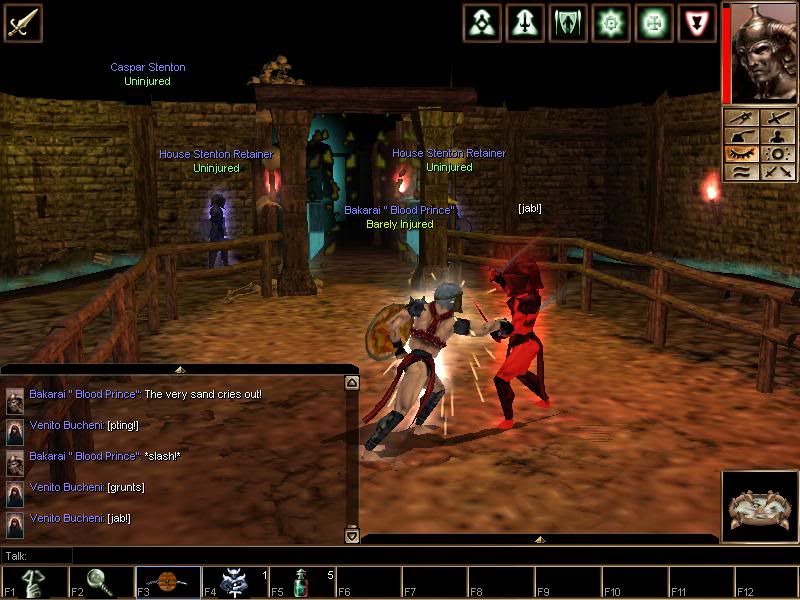The image size is (800, 600).
Task: Click the shield with blades effect icon
Action: point(568,22)
